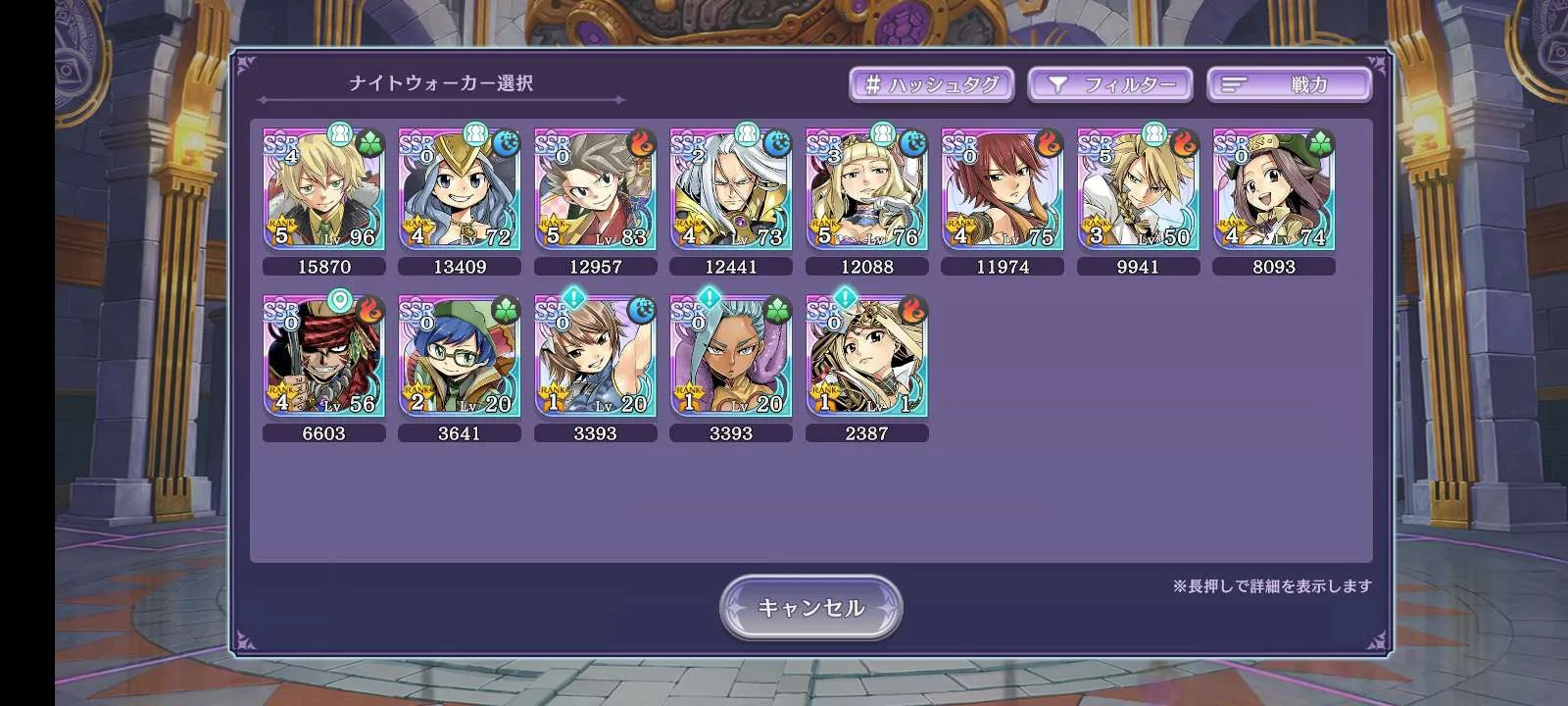Change sorting with the 戦力 button

pos(1288,84)
